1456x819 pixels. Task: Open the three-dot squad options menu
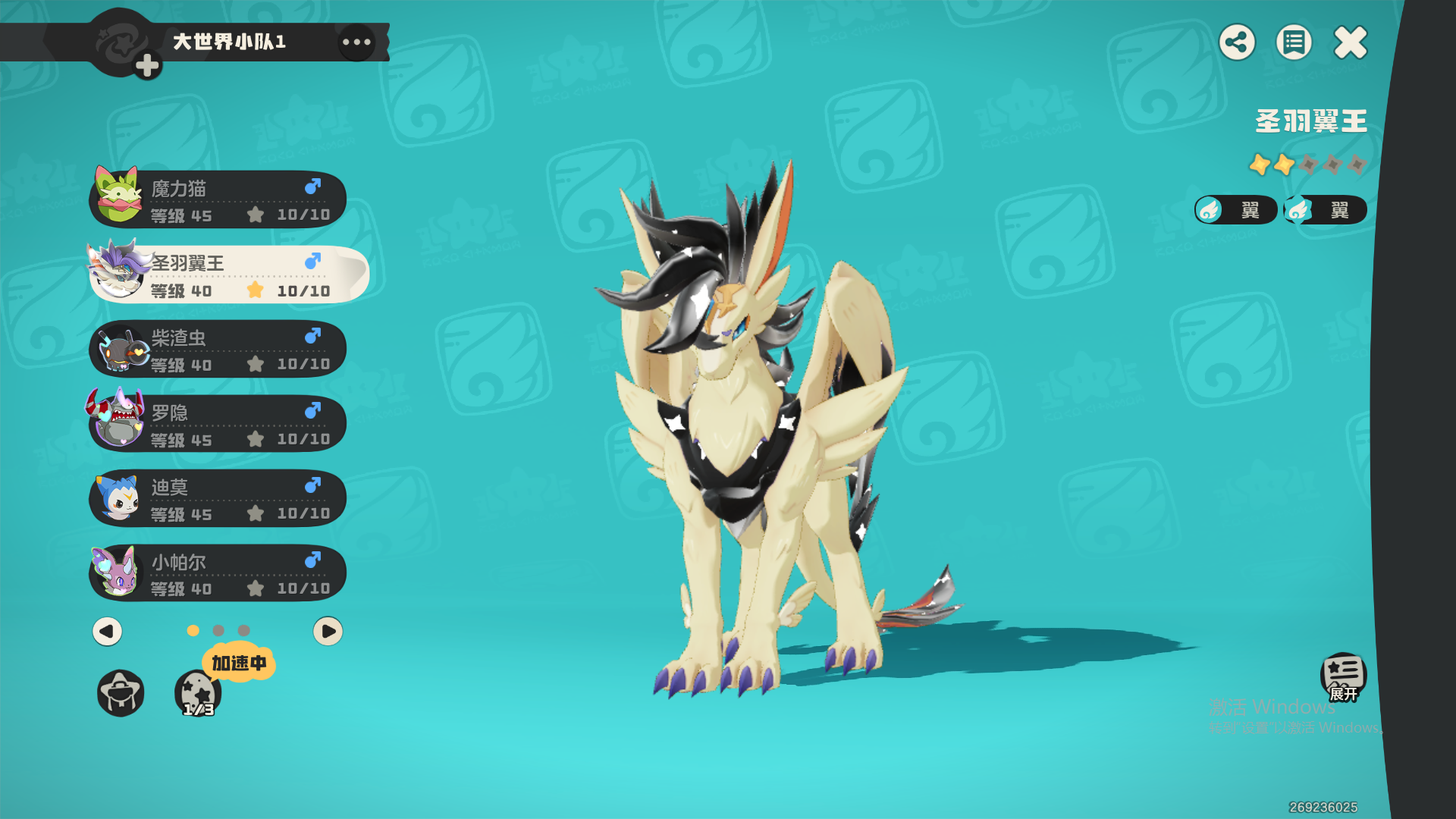356,42
